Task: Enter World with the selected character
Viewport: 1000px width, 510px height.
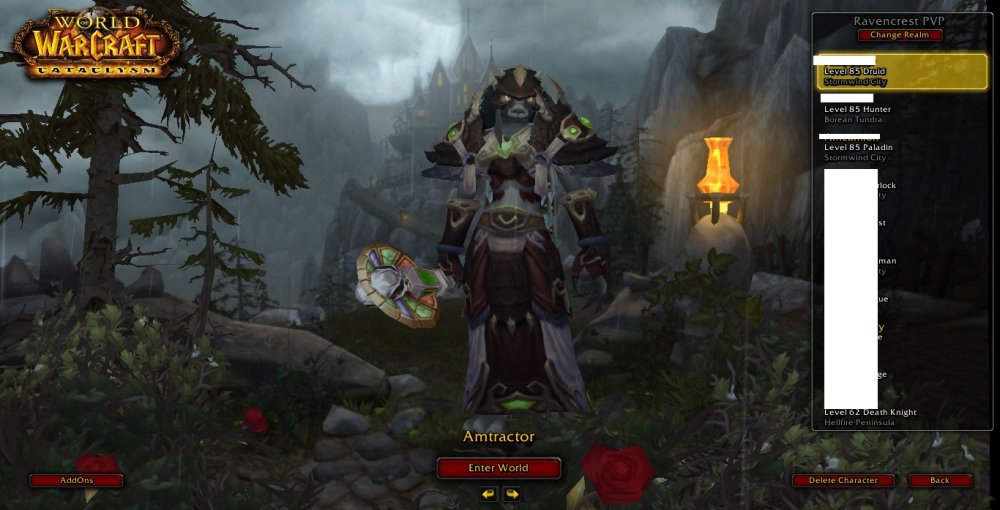Action: click(x=498, y=467)
